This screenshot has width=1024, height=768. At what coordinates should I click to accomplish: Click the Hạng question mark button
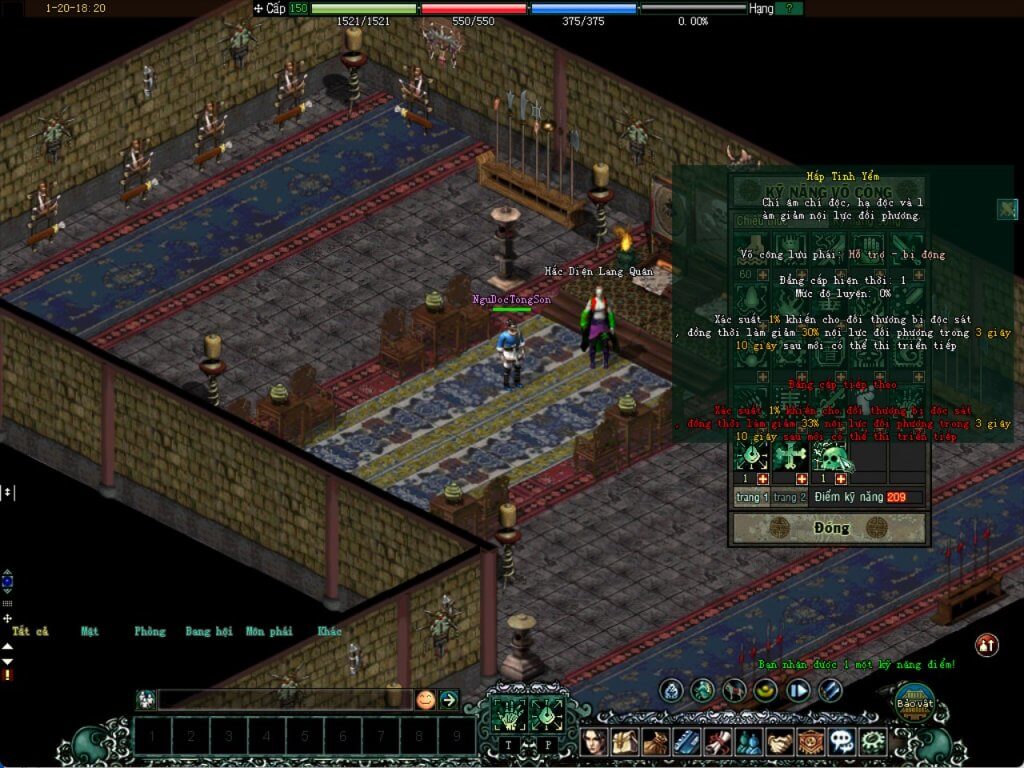coord(789,8)
